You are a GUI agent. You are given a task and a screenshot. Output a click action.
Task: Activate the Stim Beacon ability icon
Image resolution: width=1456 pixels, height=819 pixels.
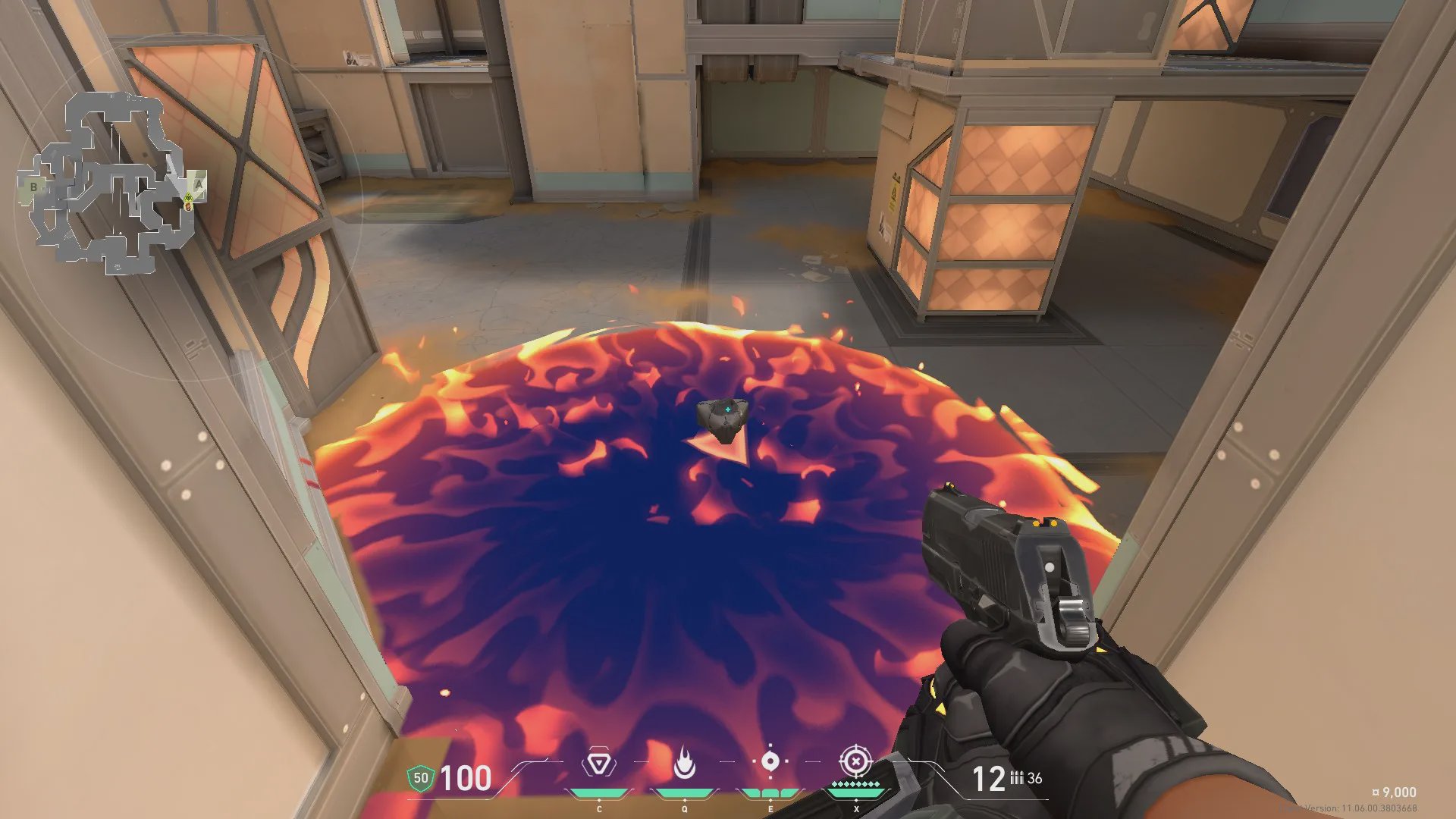point(599,763)
